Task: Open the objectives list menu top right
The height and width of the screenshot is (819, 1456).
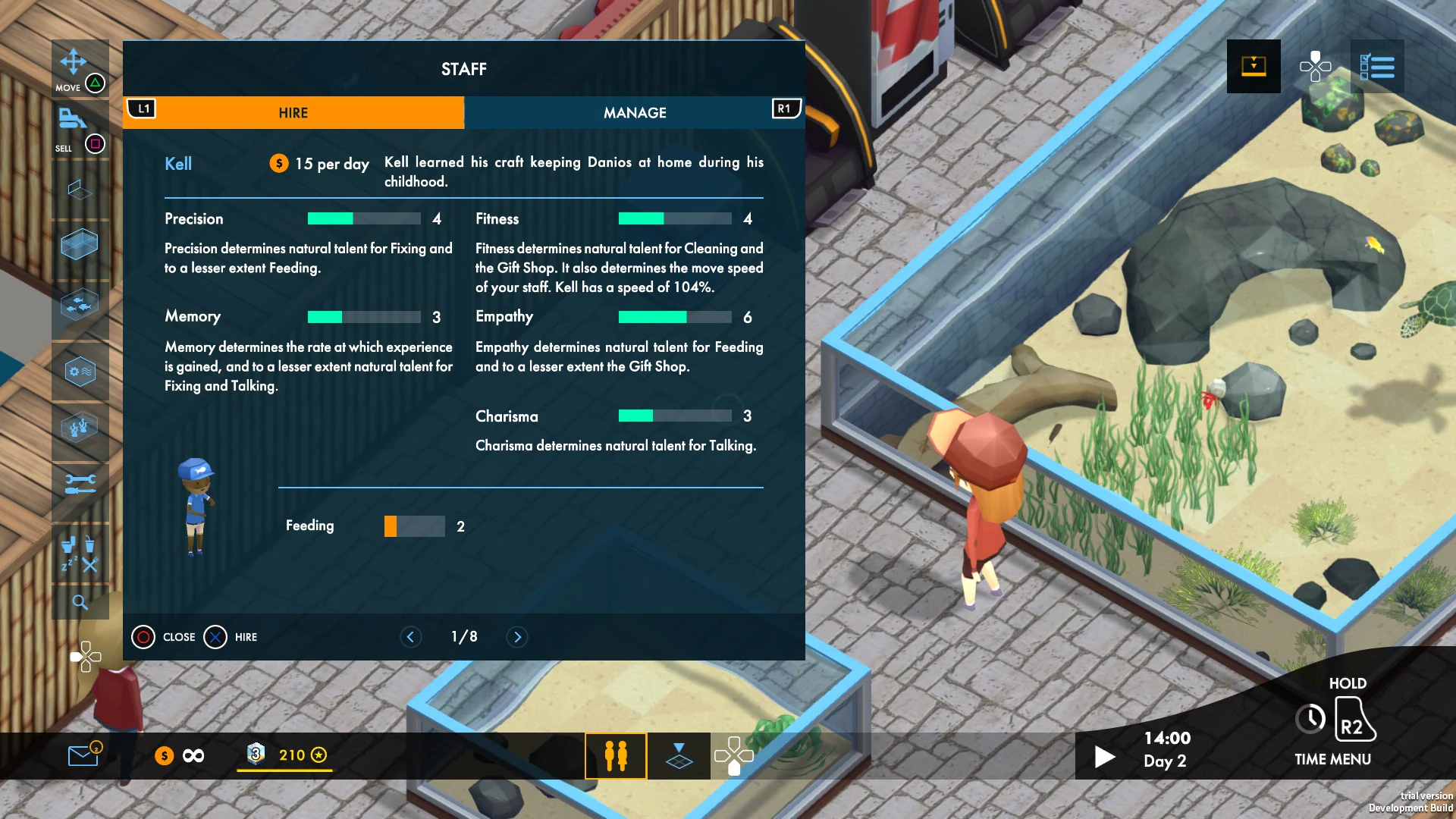Action: click(1380, 67)
